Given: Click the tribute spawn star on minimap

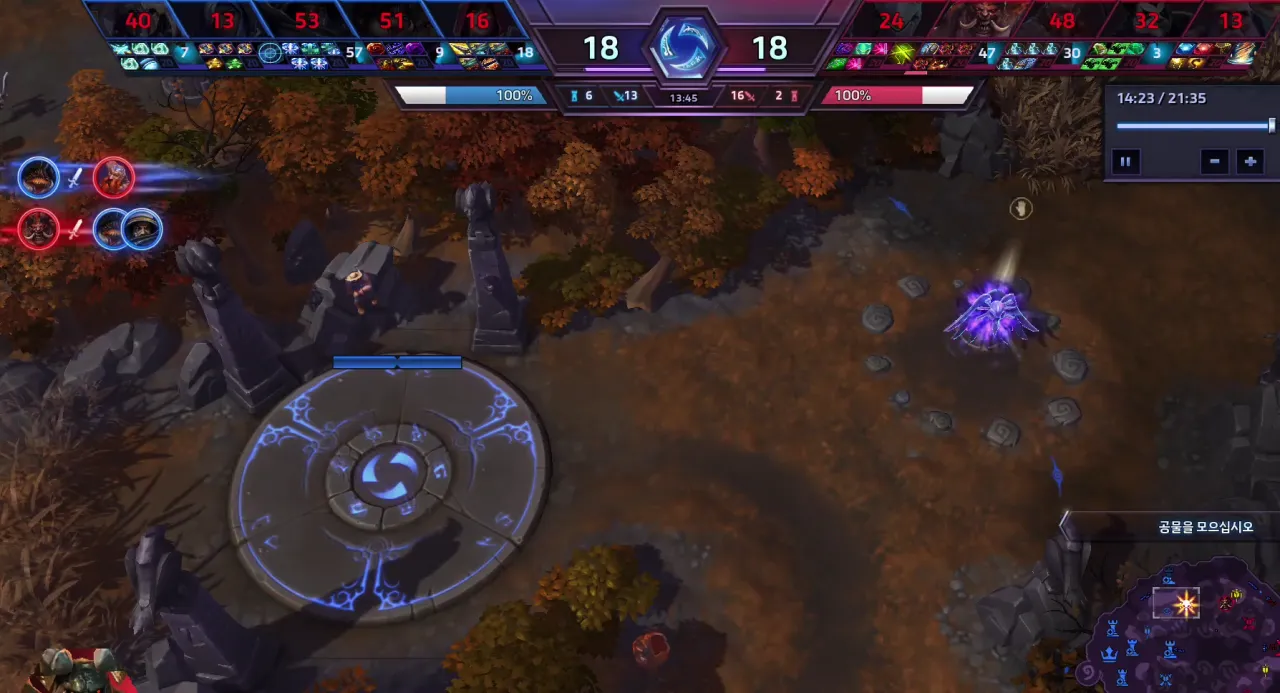Looking at the screenshot, I should 1186,603.
